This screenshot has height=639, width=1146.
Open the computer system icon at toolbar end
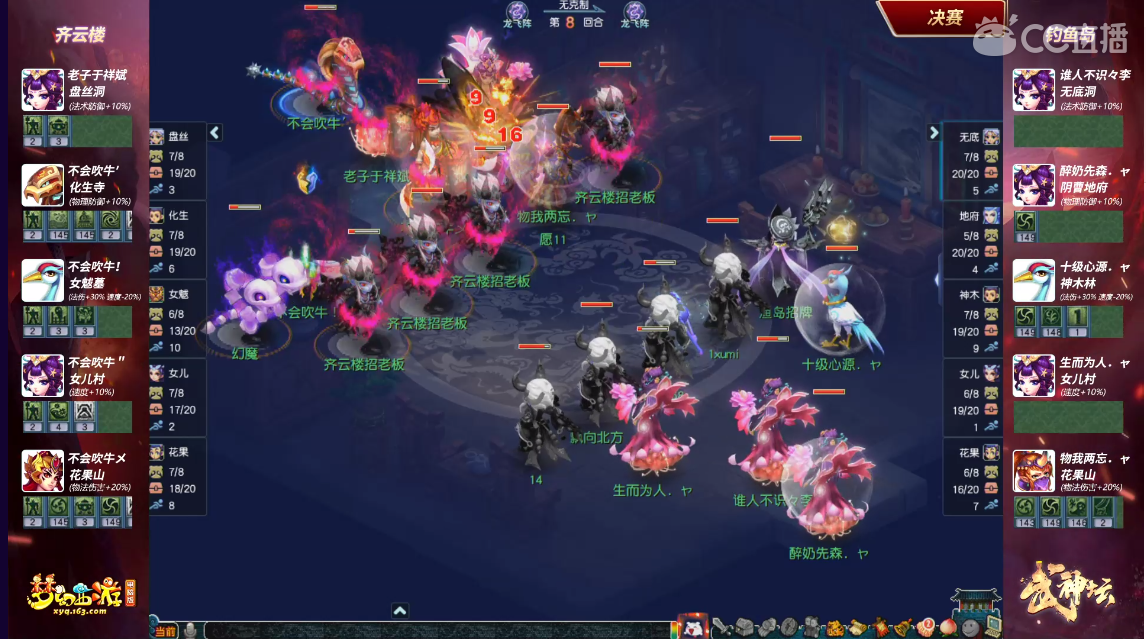tap(992, 625)
